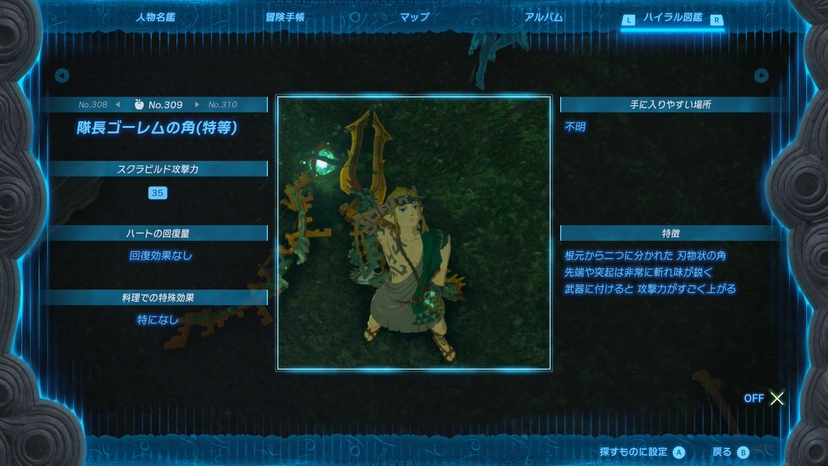Select the ハイラル図鑑 tab
Screen dimensions: 828x466
tap(673, 18)
